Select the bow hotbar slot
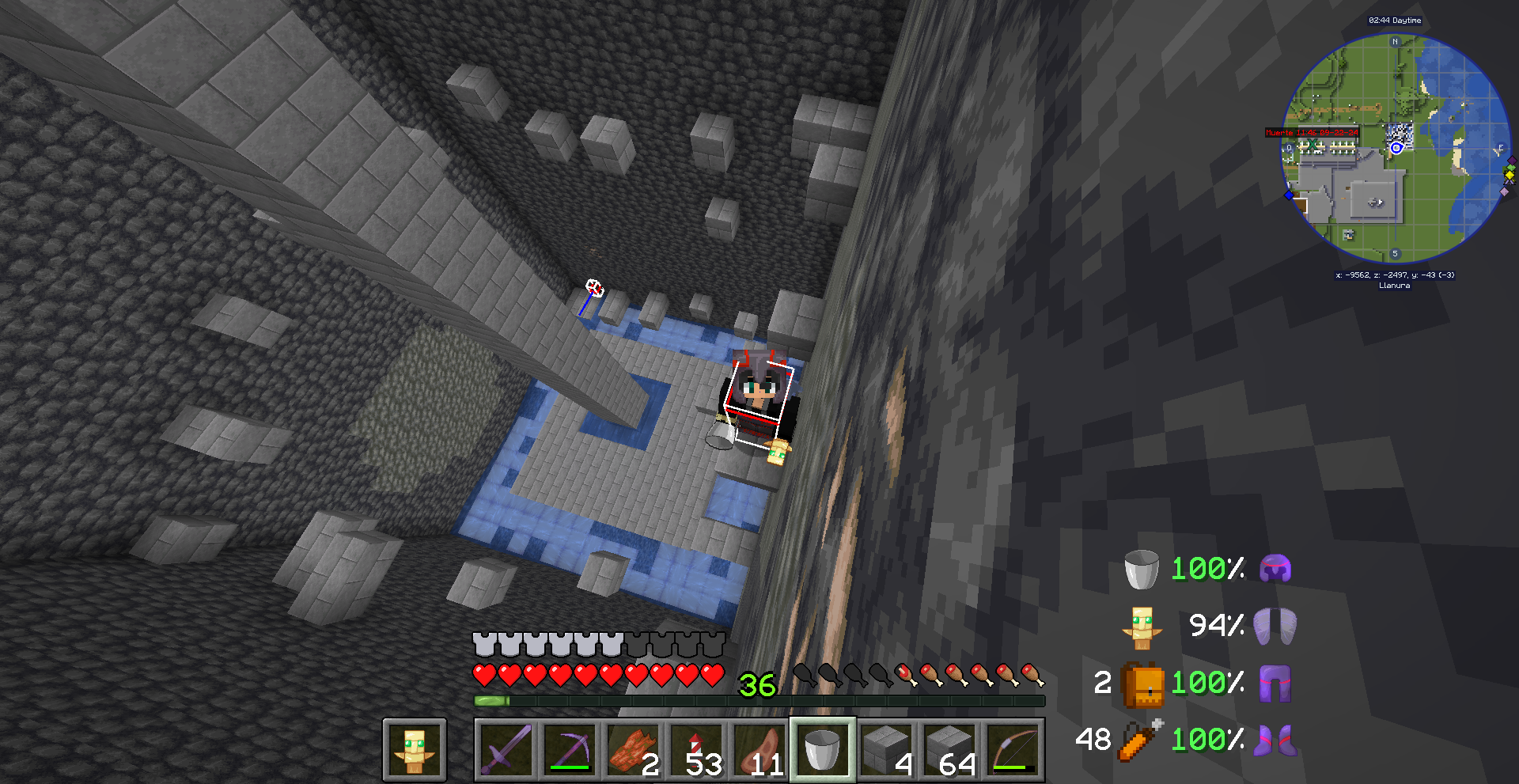Screen dimensions: 1519x784 pos(1013,749)
